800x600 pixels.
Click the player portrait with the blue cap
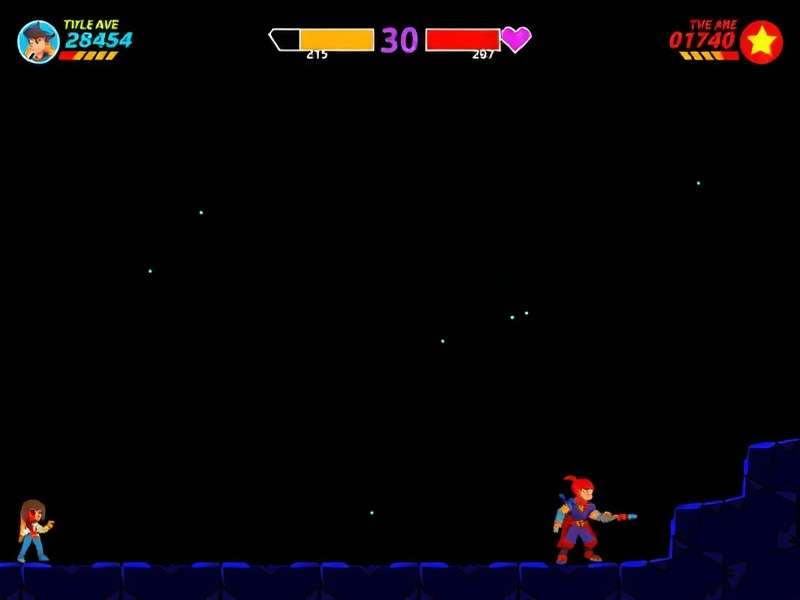38,41
